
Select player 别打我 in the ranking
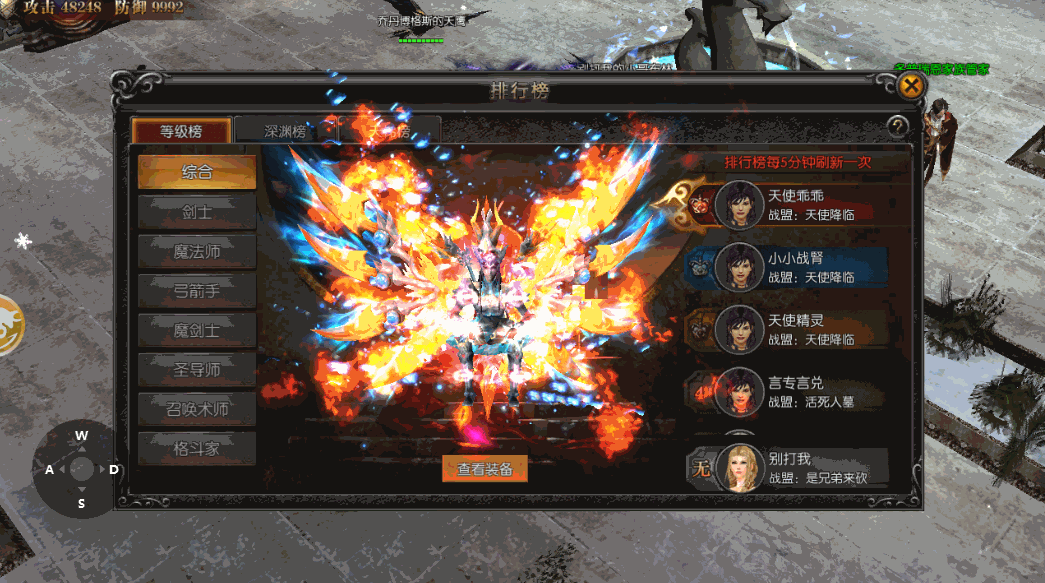[800, 468]
